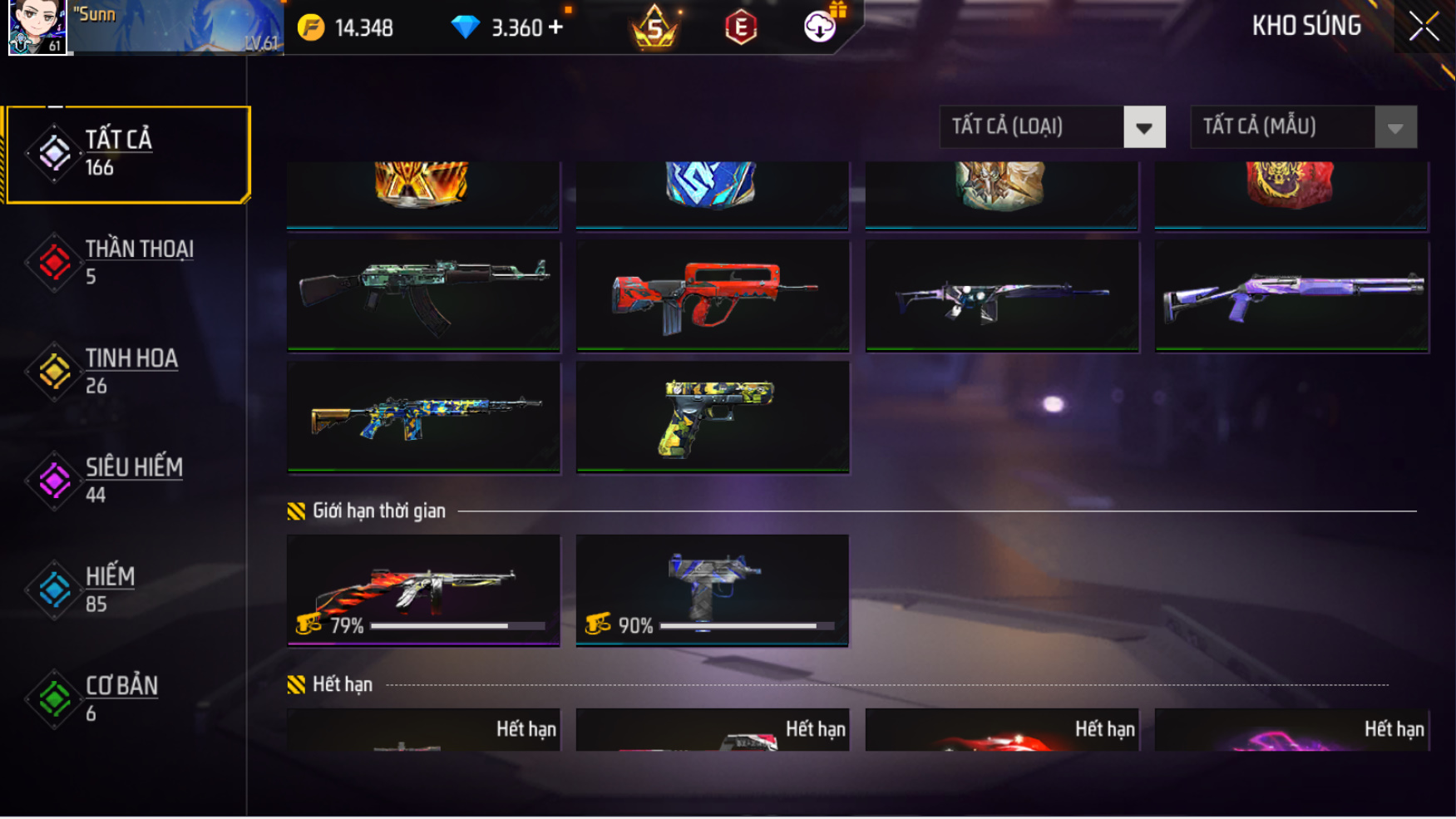Choose the yellow camo pistol skin
Screen dimensions: 1456x819
point(713,417)
